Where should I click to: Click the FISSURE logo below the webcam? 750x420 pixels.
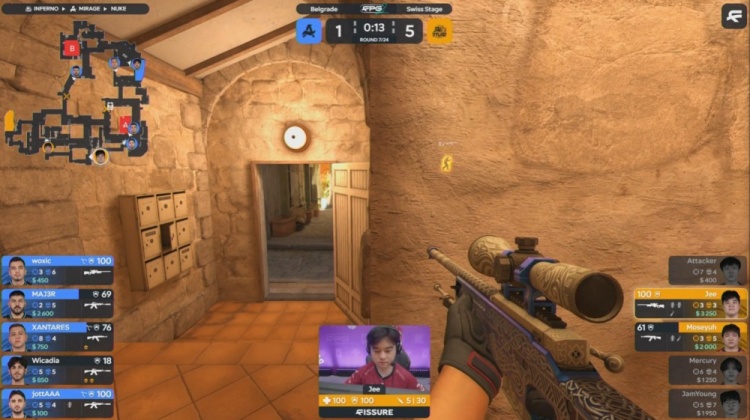tap(374, 411)
